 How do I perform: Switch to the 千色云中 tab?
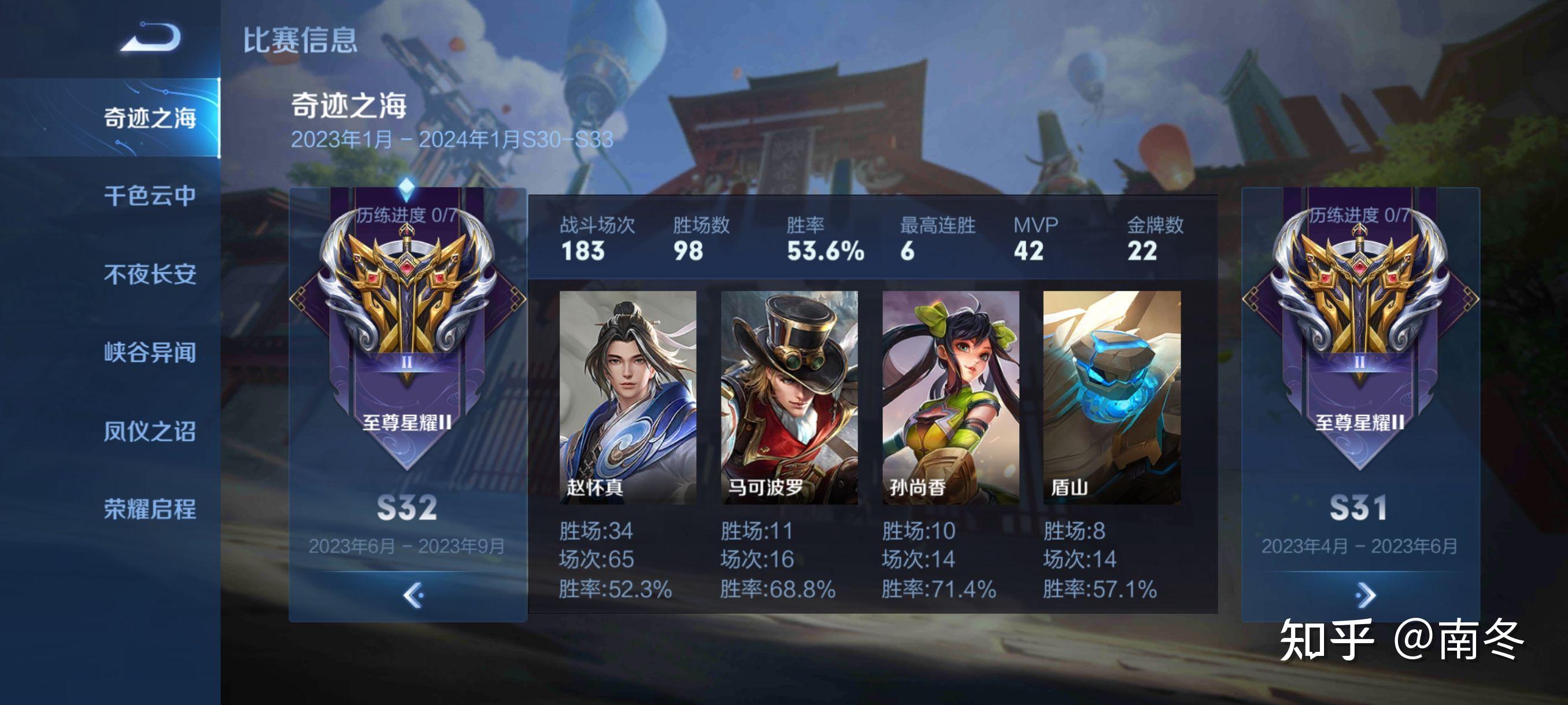click(150, 196)
